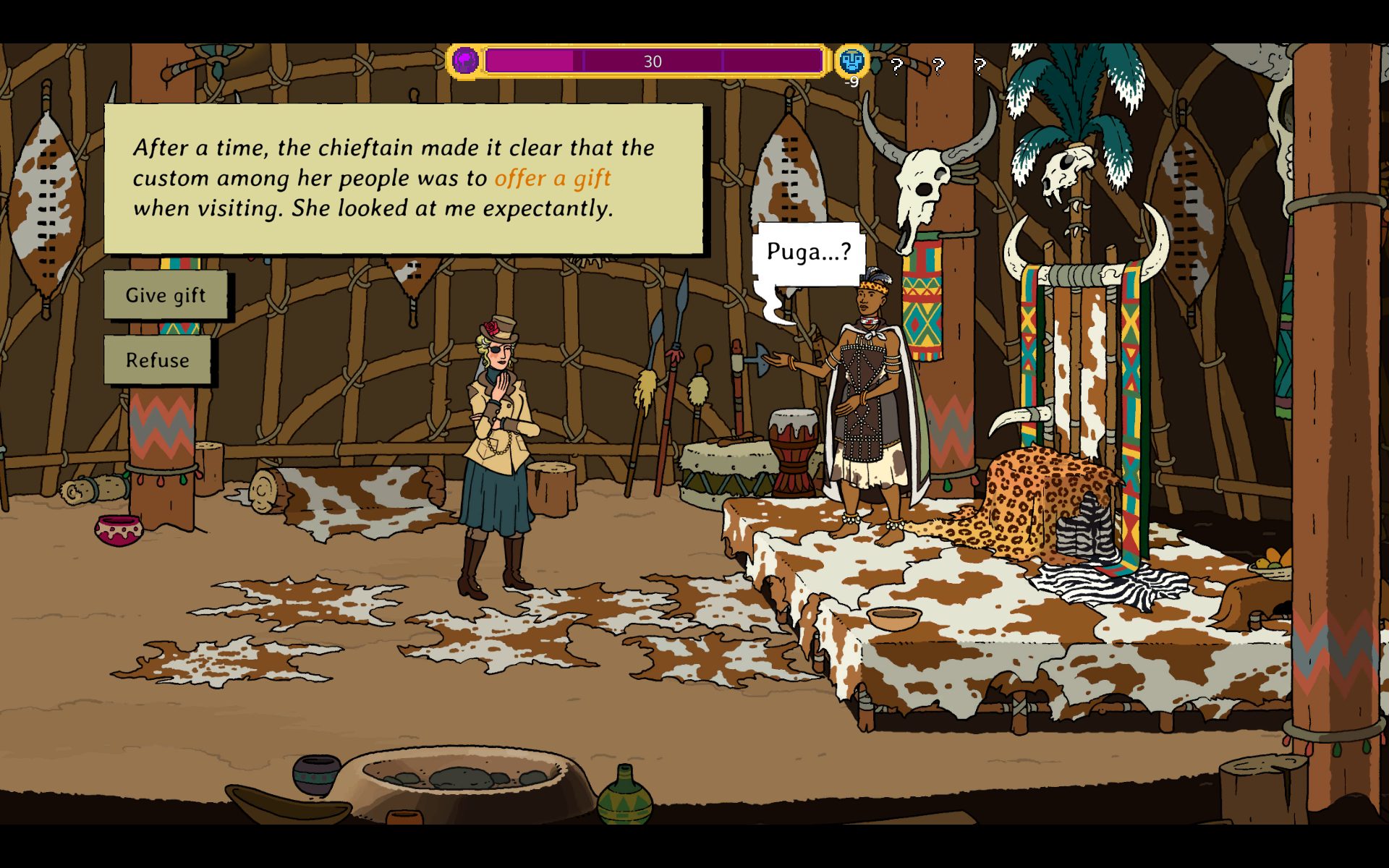Click the purple orb icon
The height and width of the screenshot is (868, 1389).
[x=465, y=61]
